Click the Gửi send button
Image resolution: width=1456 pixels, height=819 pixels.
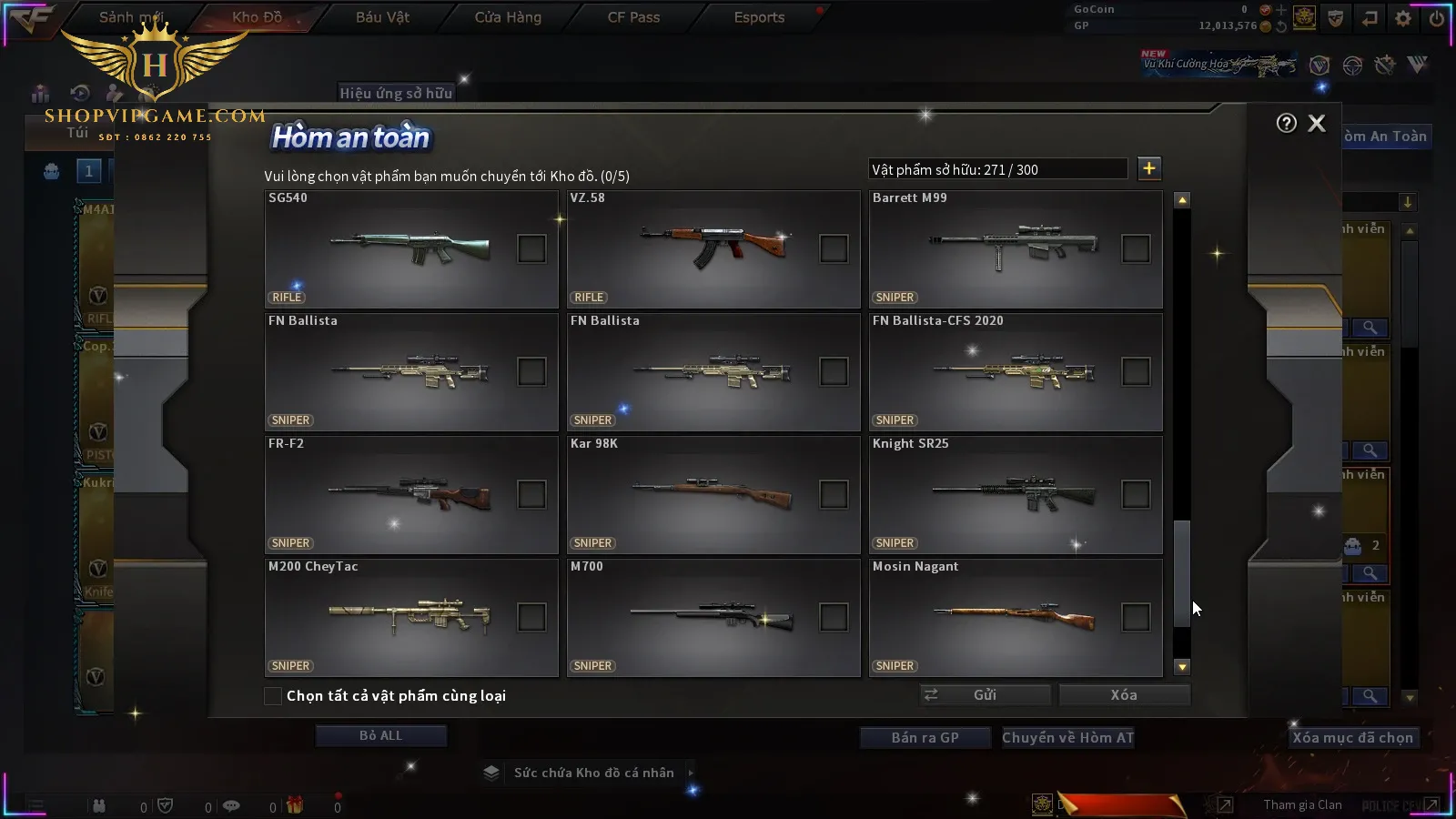click(x=985, y=695)
